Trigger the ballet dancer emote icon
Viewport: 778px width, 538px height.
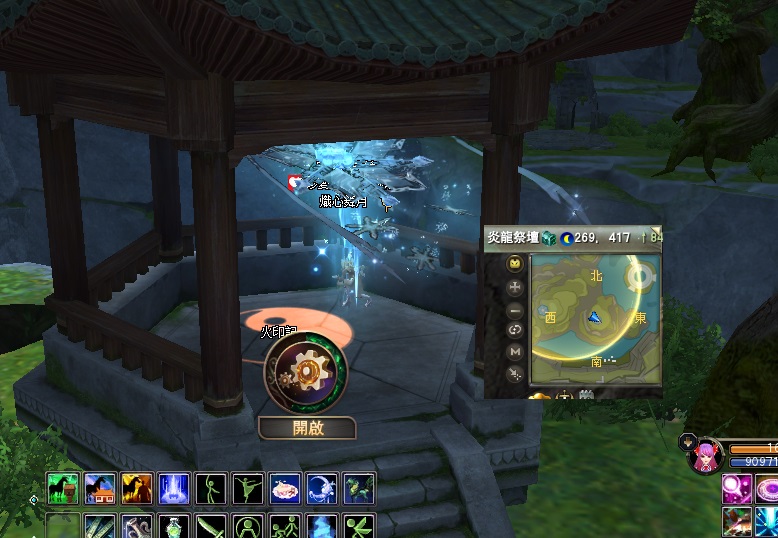tap(248, 488)
